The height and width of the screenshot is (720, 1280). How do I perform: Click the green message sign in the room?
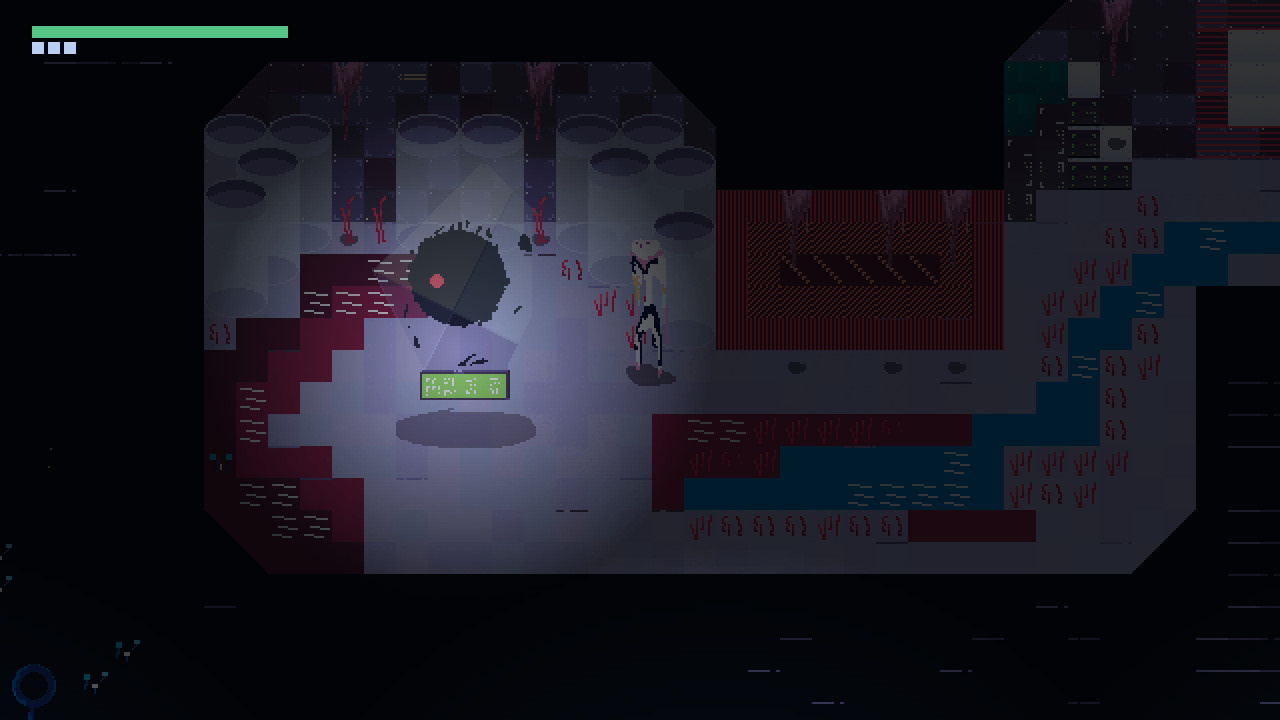click(466, 386)
